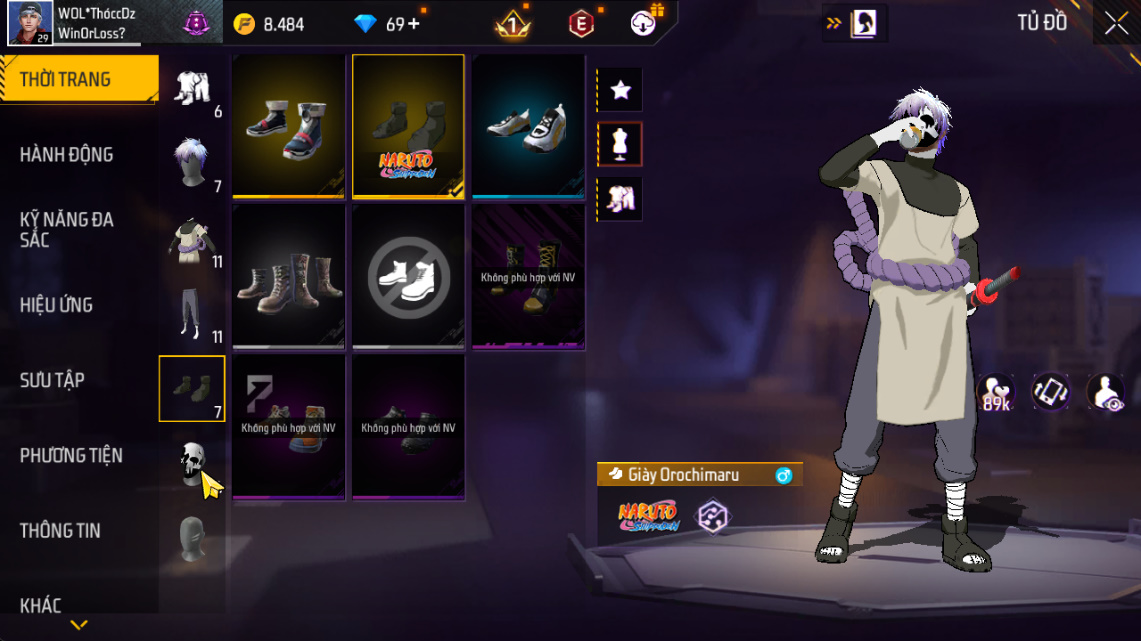
Task: Show the pants category items
Action: [191, 314]
